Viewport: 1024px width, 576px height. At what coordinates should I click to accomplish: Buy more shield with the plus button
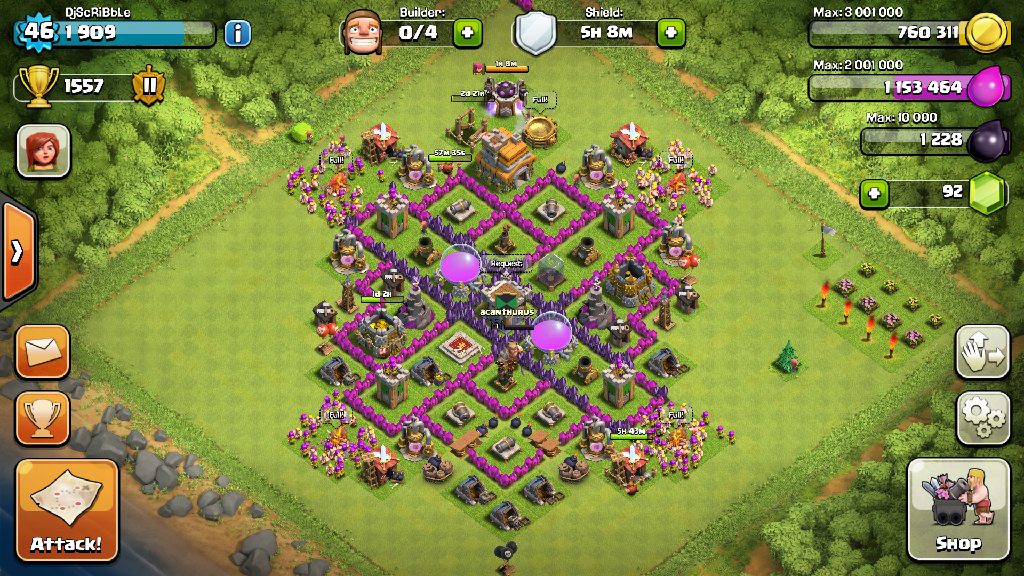click(x=671, y=32)
